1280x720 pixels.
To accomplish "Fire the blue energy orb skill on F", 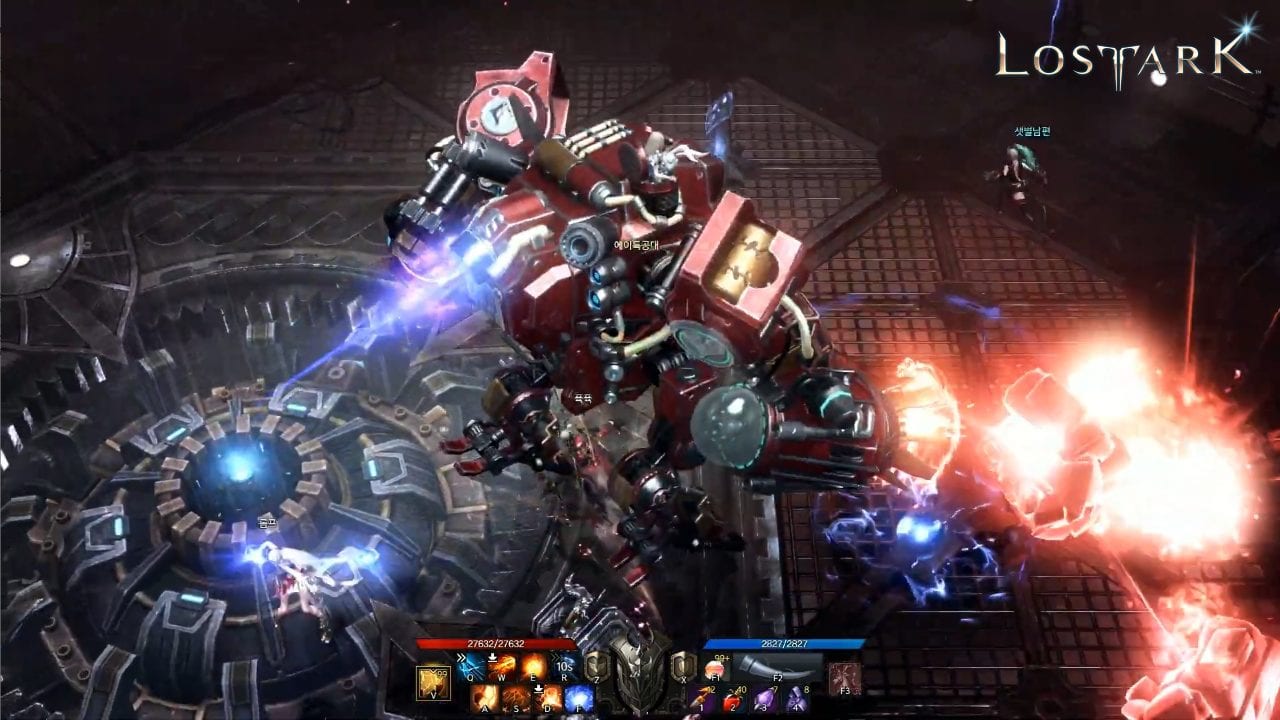I will (x=580, y=698).
